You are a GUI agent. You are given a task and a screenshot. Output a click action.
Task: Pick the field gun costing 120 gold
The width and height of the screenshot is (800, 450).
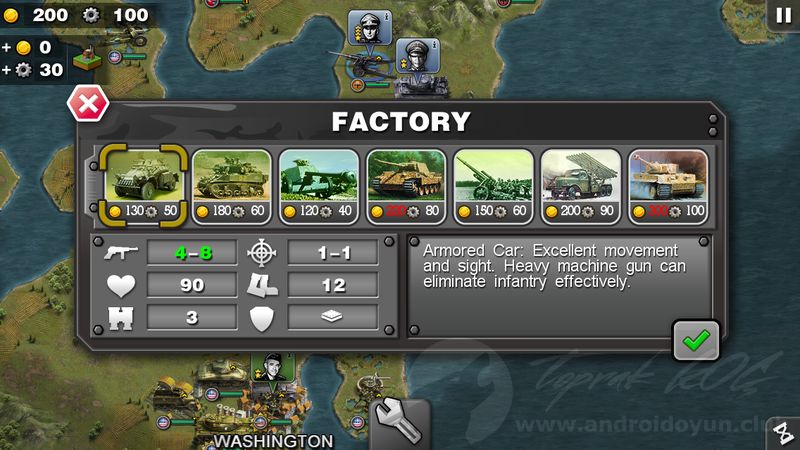[x=318, y=185]
